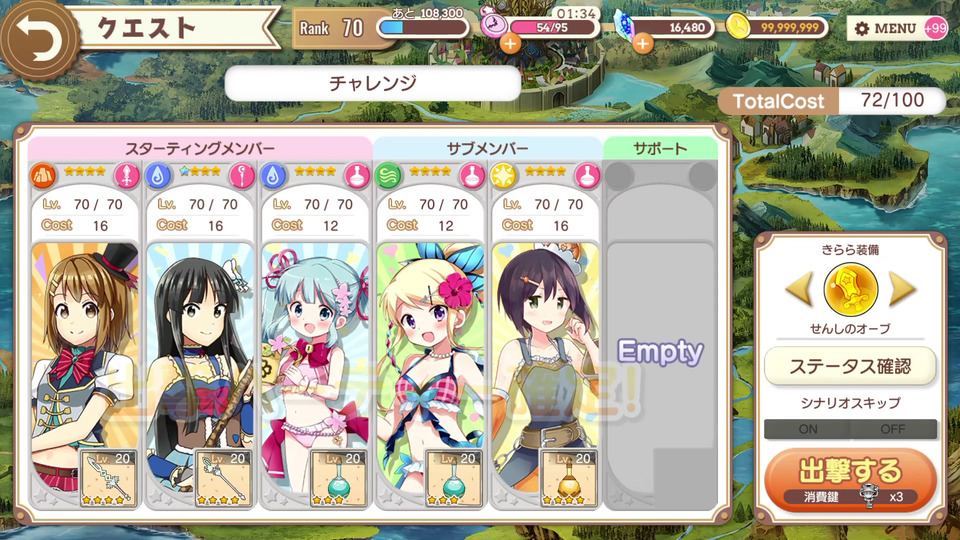This screenshot has height=540, width=960.
Task: Switch to next Kirara equipment orb
Action: point(902,289)
